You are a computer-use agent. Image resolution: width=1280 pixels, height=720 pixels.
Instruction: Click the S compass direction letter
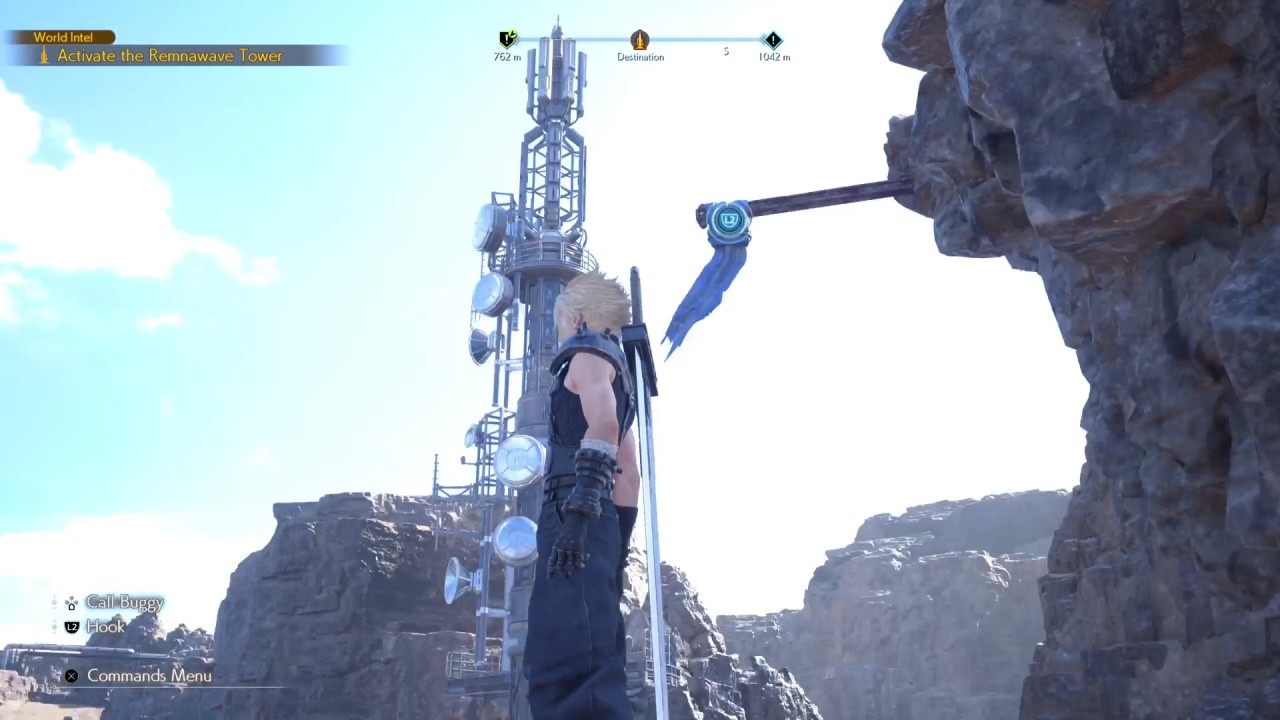point(726,52)
